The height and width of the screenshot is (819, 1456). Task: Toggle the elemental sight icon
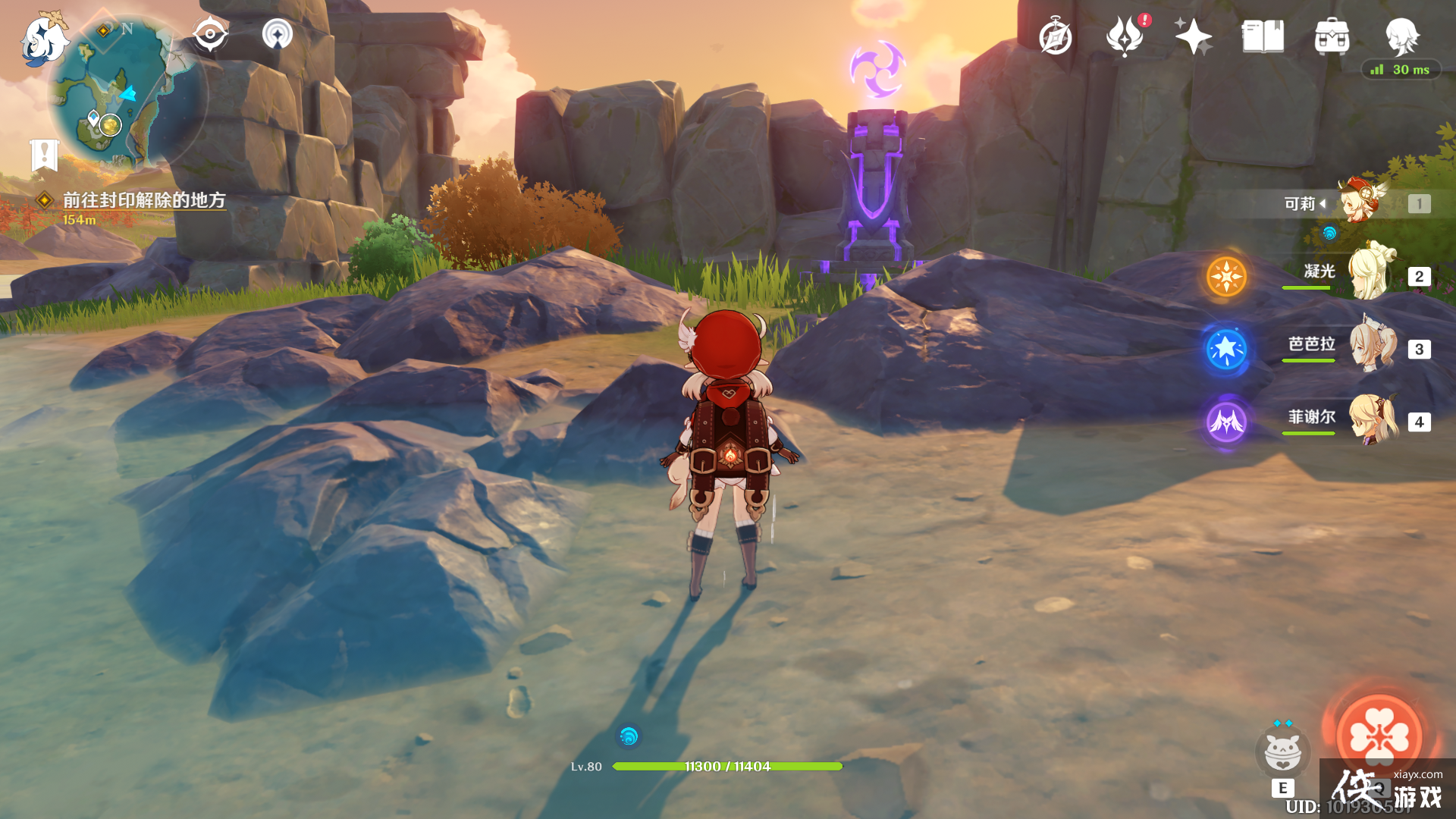210,35
